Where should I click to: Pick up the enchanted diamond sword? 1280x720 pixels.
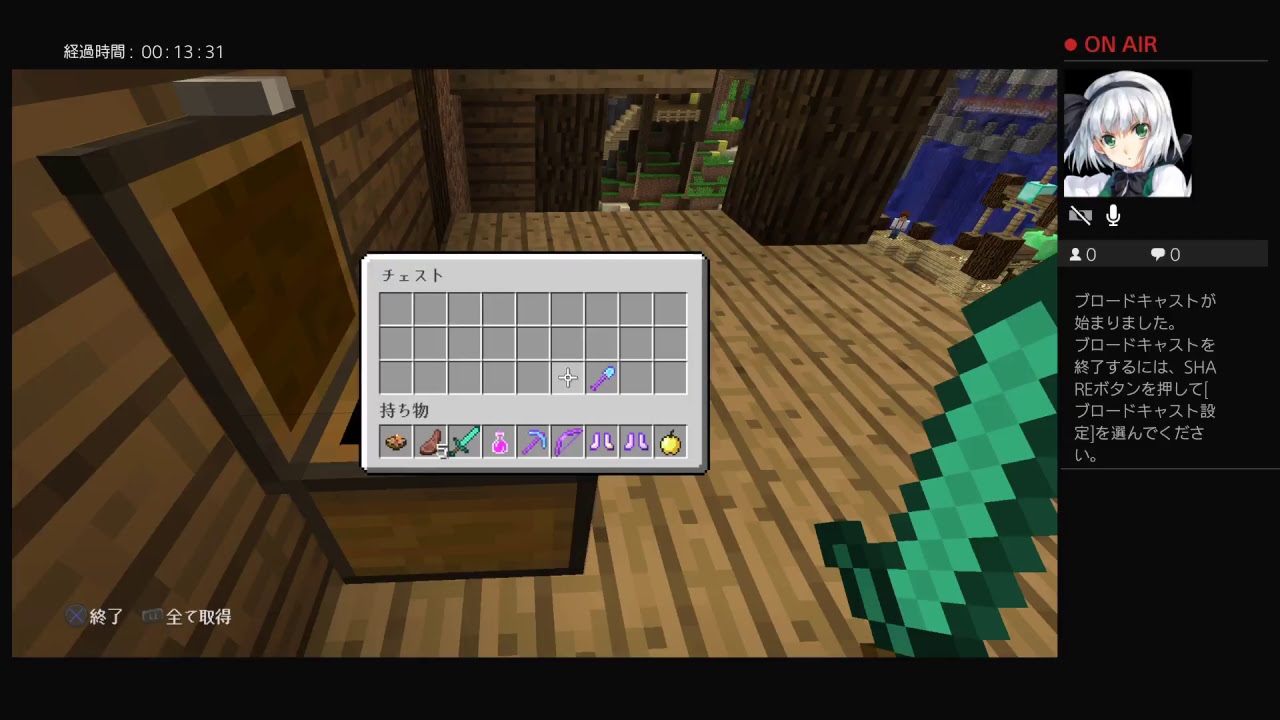464,442
